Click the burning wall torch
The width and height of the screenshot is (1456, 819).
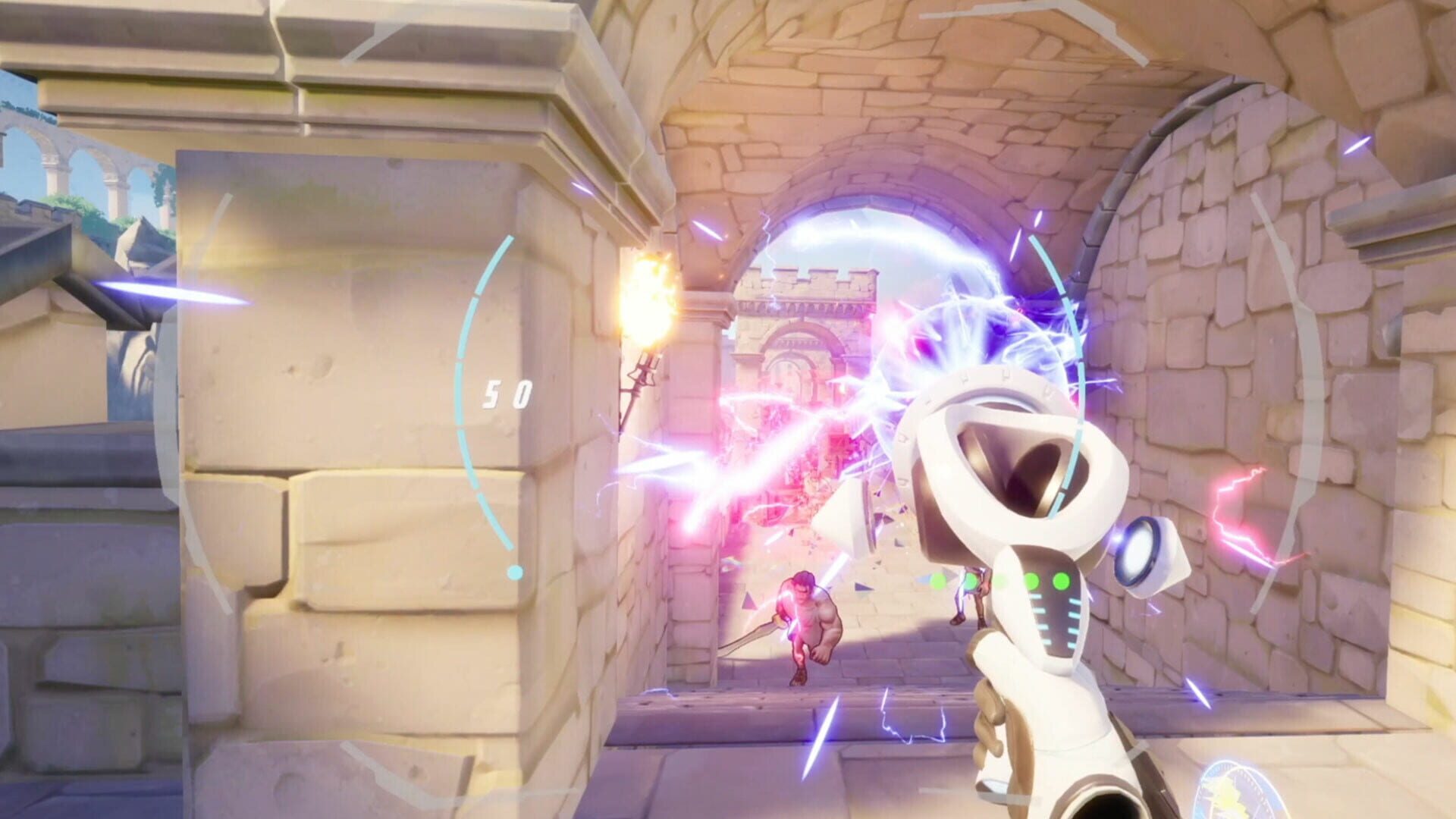649,302
